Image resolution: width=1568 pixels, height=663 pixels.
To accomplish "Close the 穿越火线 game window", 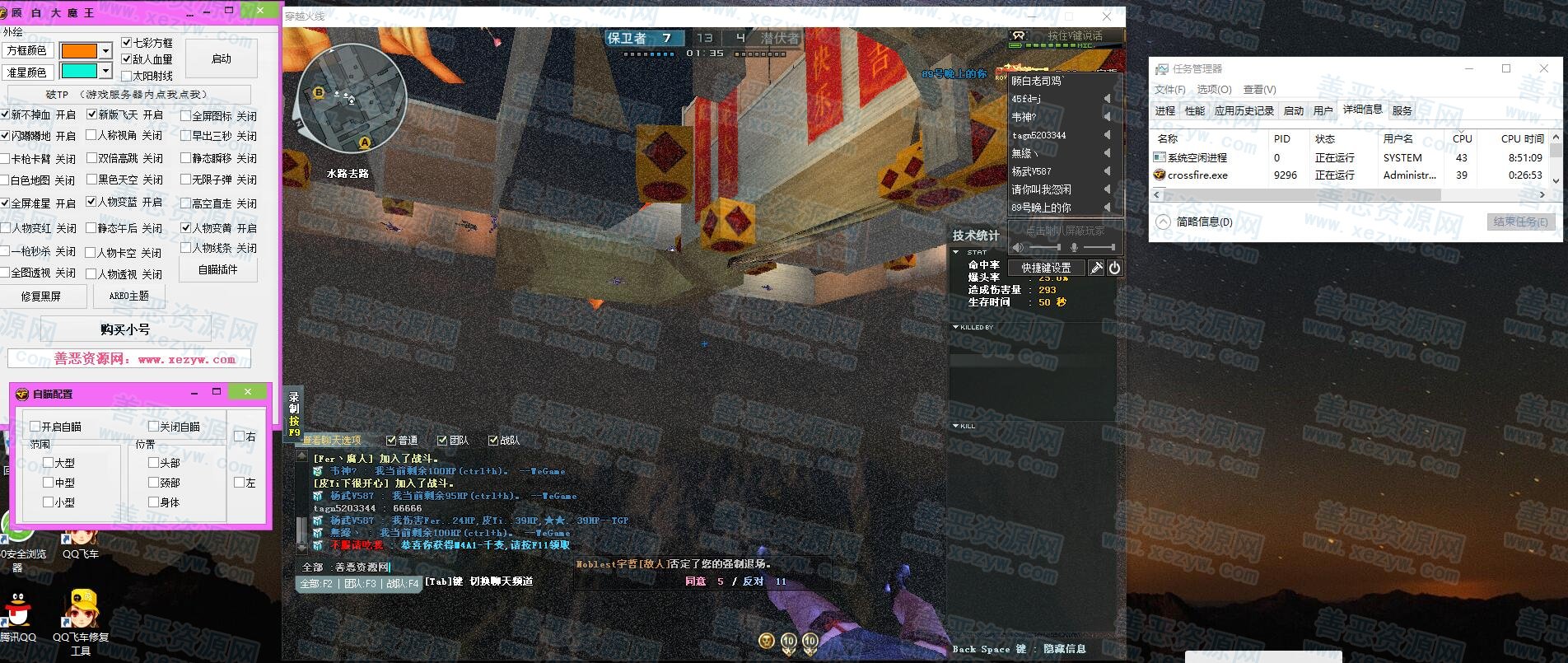I will [1107, 16].
